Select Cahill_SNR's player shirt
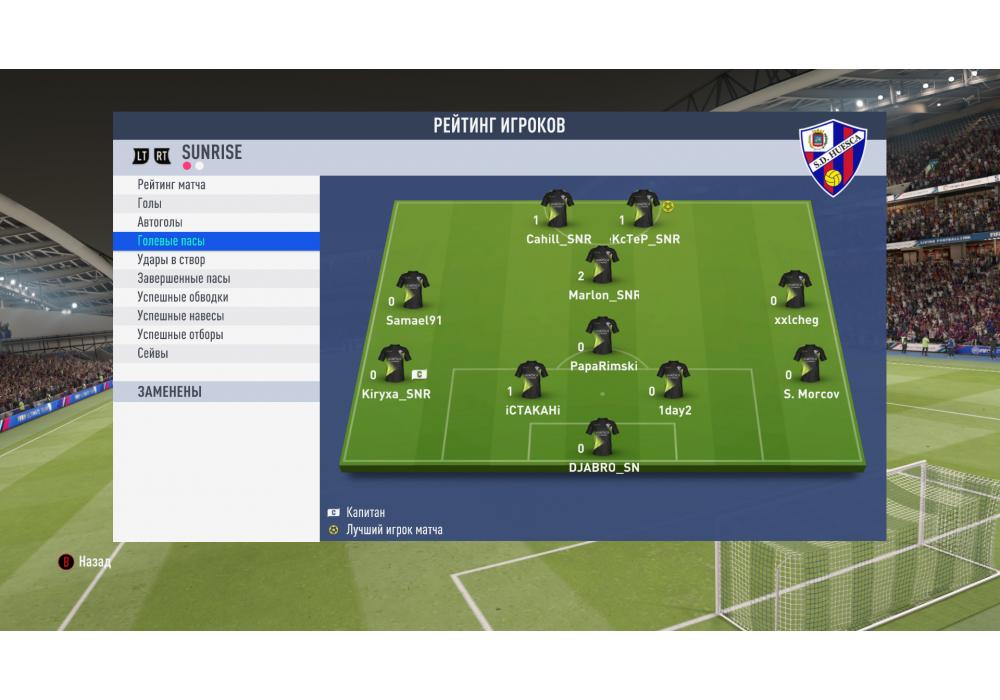 coord(557,209)
